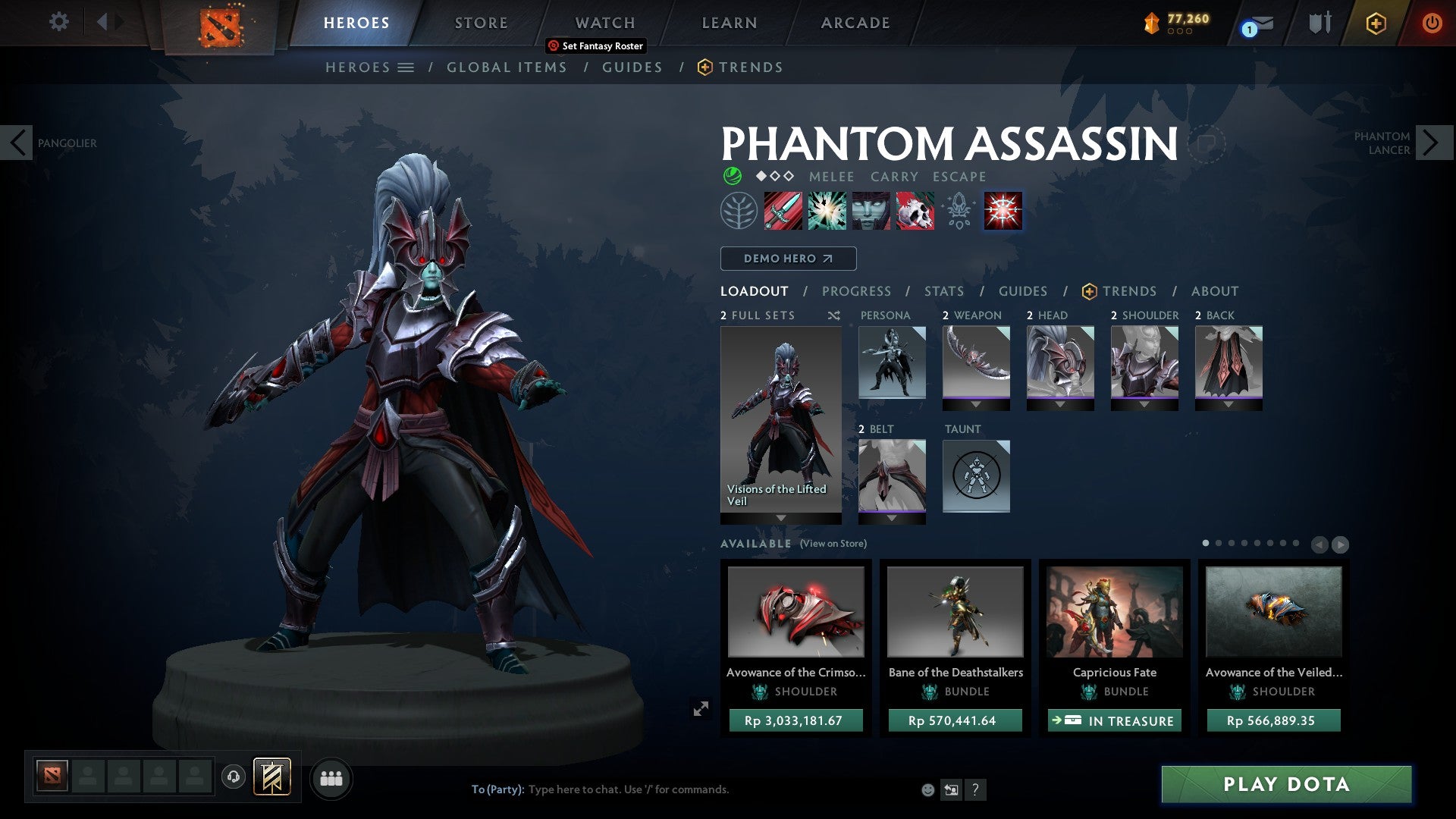The height and width of the screenshot is (819, 1456).
Task: Switch to the STATS tab
Action: tap(943, 290)
